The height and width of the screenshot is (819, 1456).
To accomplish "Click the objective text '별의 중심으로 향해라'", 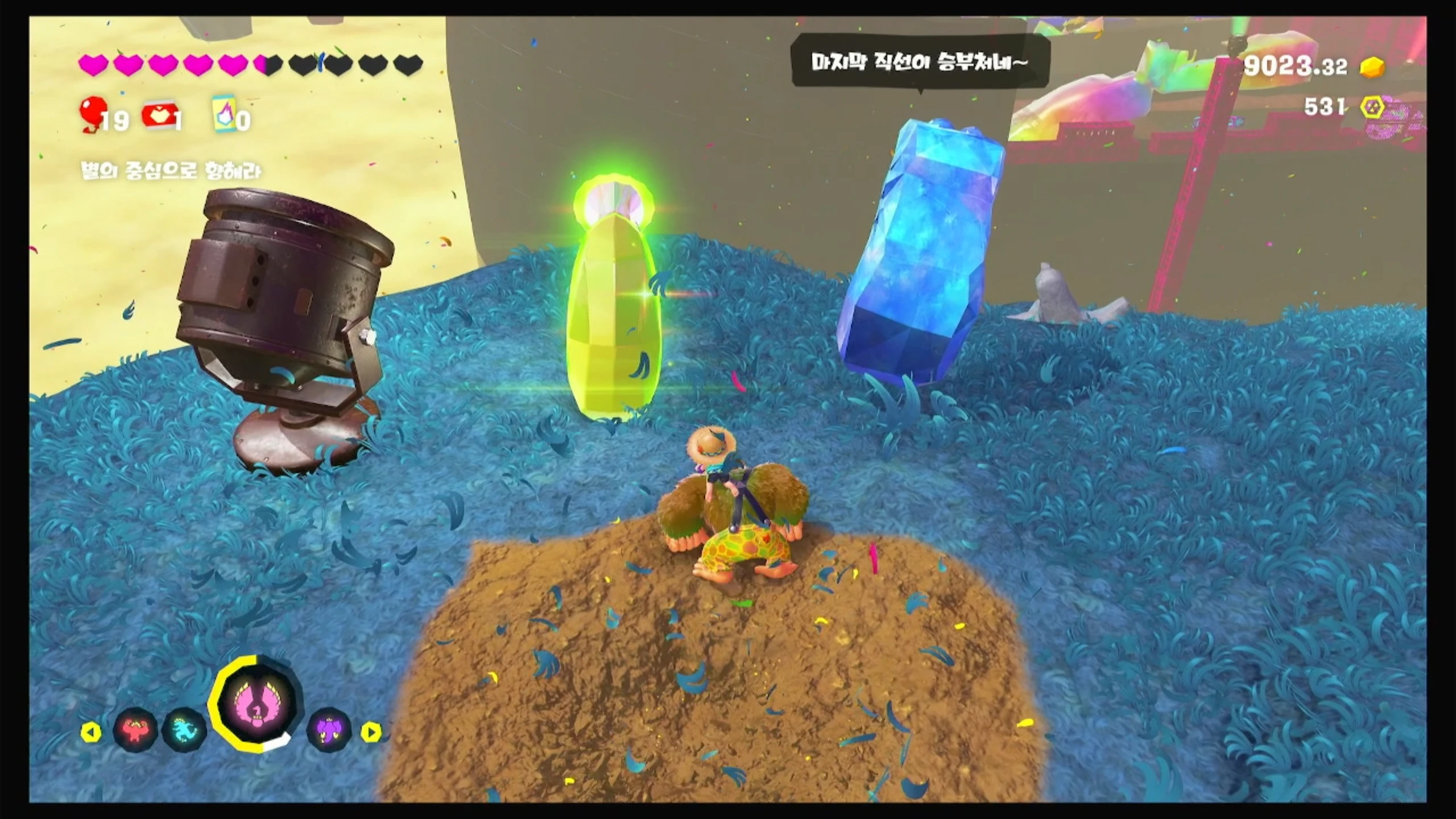I will pos(172,171).
